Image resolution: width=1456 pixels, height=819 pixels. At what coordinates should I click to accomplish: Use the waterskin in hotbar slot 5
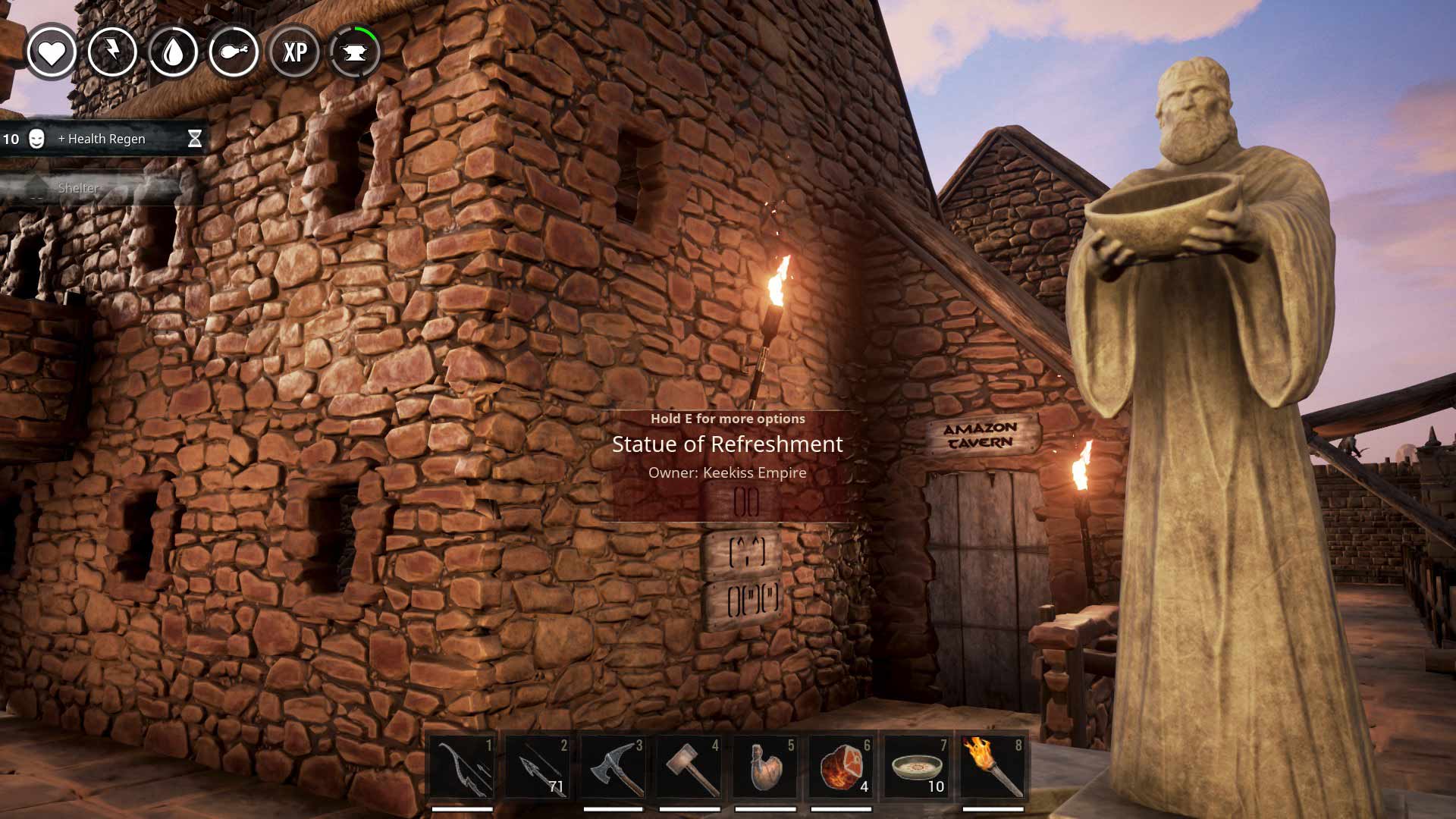coord(765,767)
